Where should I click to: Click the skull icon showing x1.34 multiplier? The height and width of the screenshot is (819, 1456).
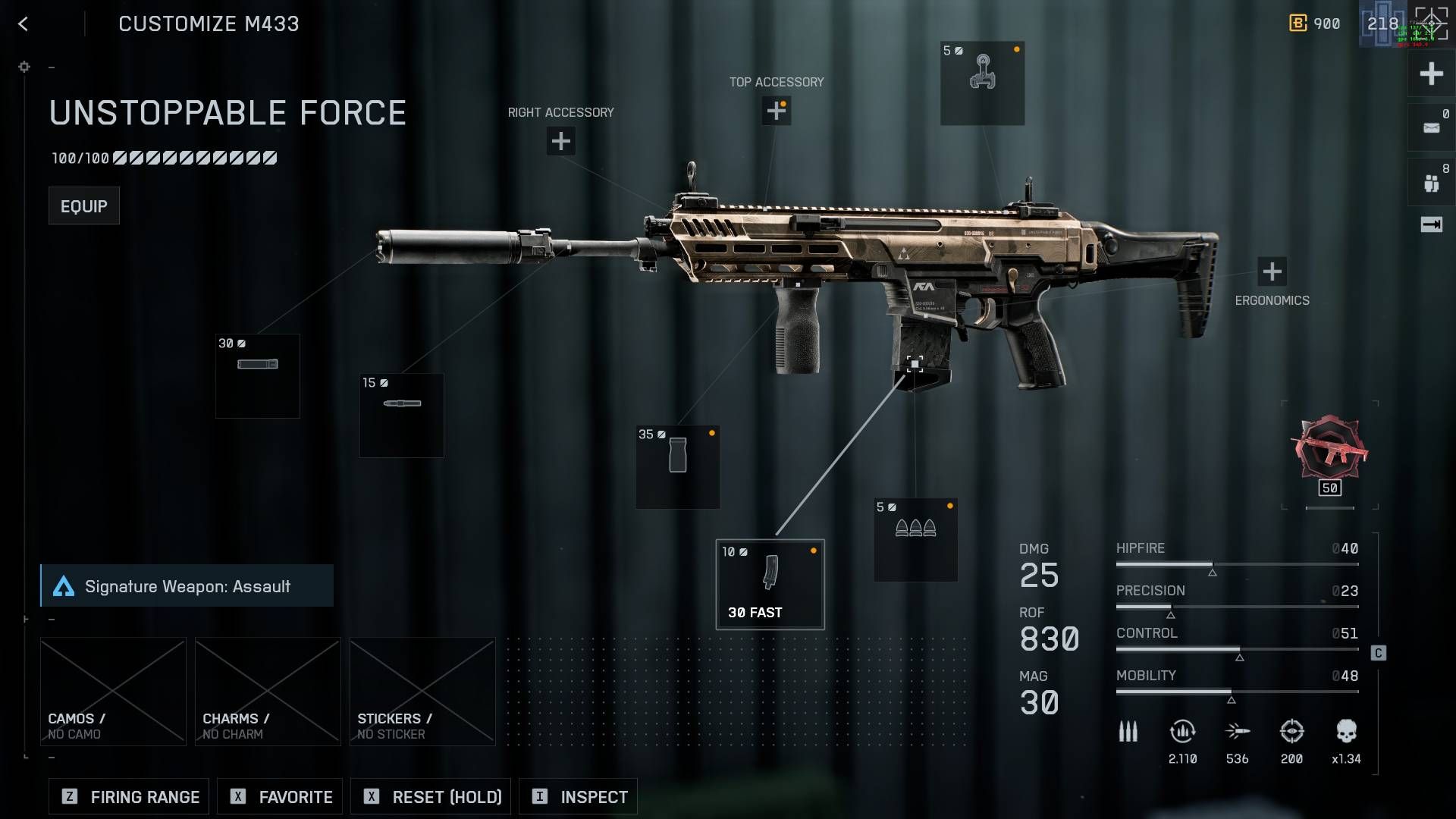coord(1348,731)
